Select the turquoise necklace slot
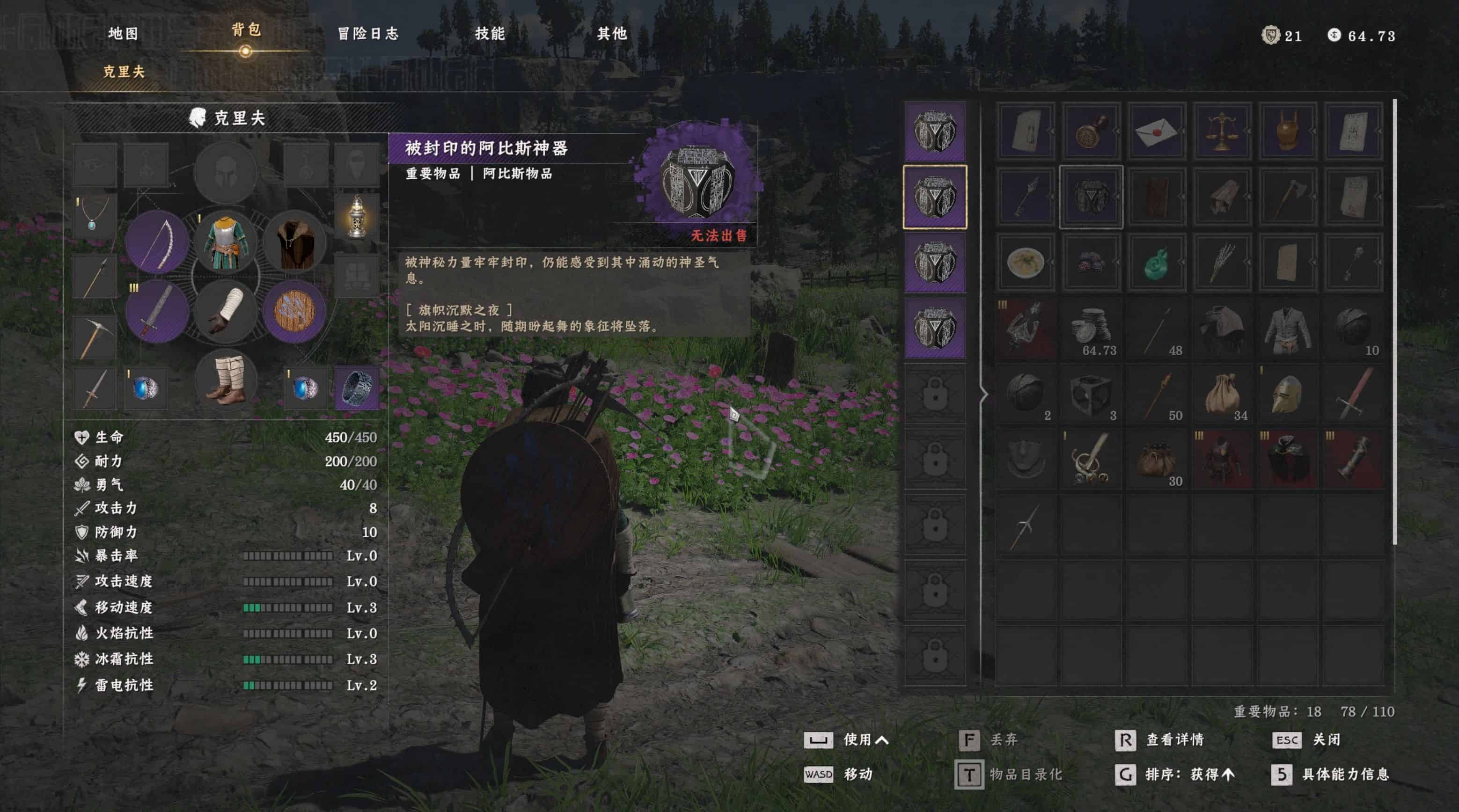The width and height of the screenshot is (1459, 812). pyautogui.click(x=94, y=216)
